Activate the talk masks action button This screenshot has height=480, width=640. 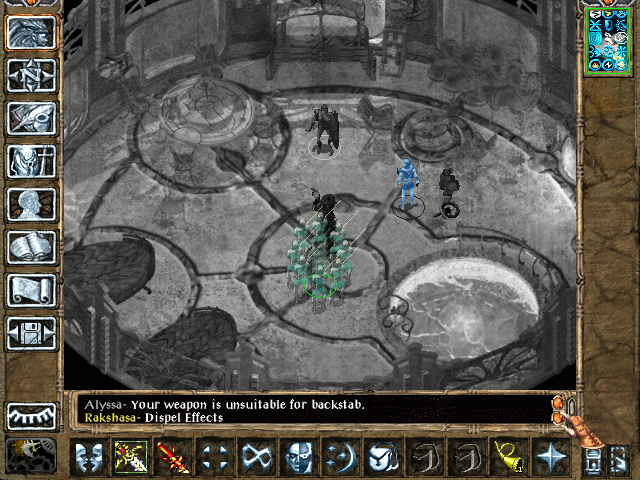(x=89, y=457)
